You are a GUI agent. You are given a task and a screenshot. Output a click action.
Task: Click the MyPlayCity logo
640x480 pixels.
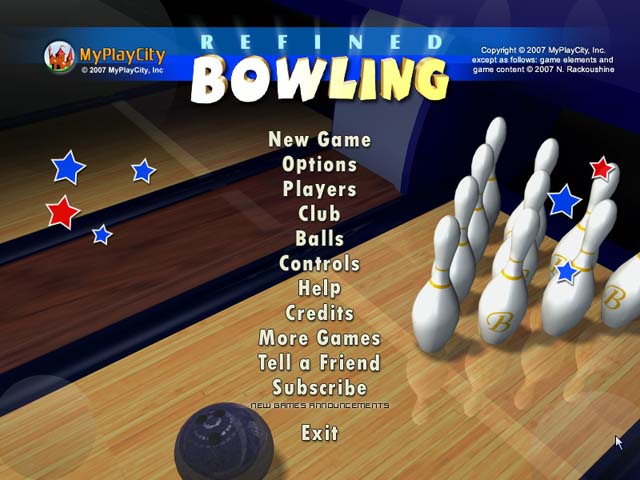[x=104, y=57]
